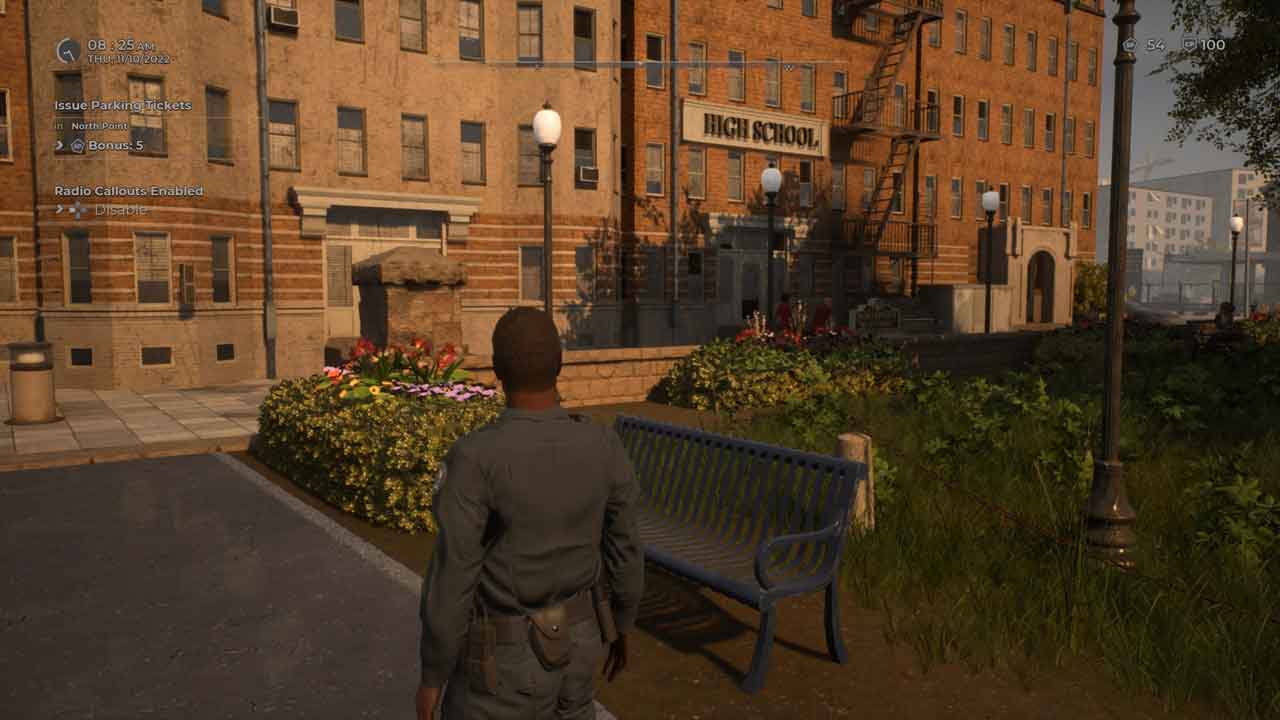Screen dimensions: 1280x720
Task: Toggle the Radio Callouts Enabled setting
Action: (119, 210)
